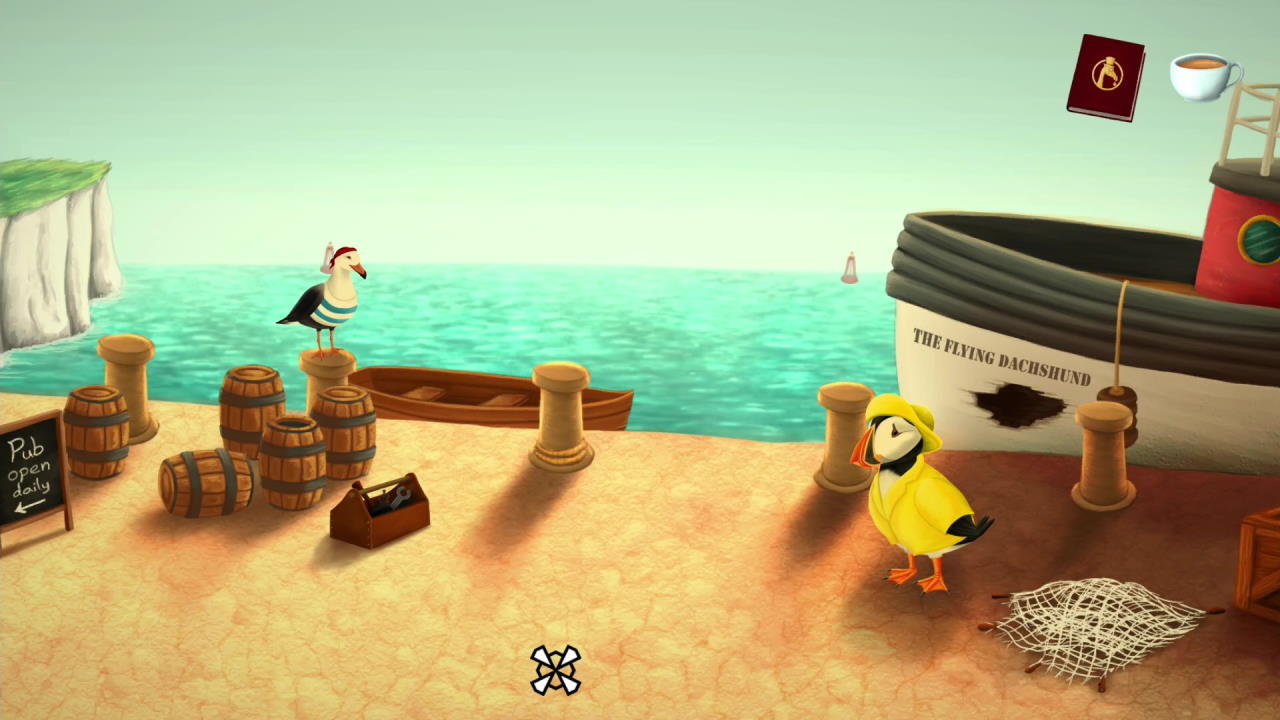Inspect the red buoy in the water
1280x720 pixels.
pyautogui.click(x=849, y=265)
